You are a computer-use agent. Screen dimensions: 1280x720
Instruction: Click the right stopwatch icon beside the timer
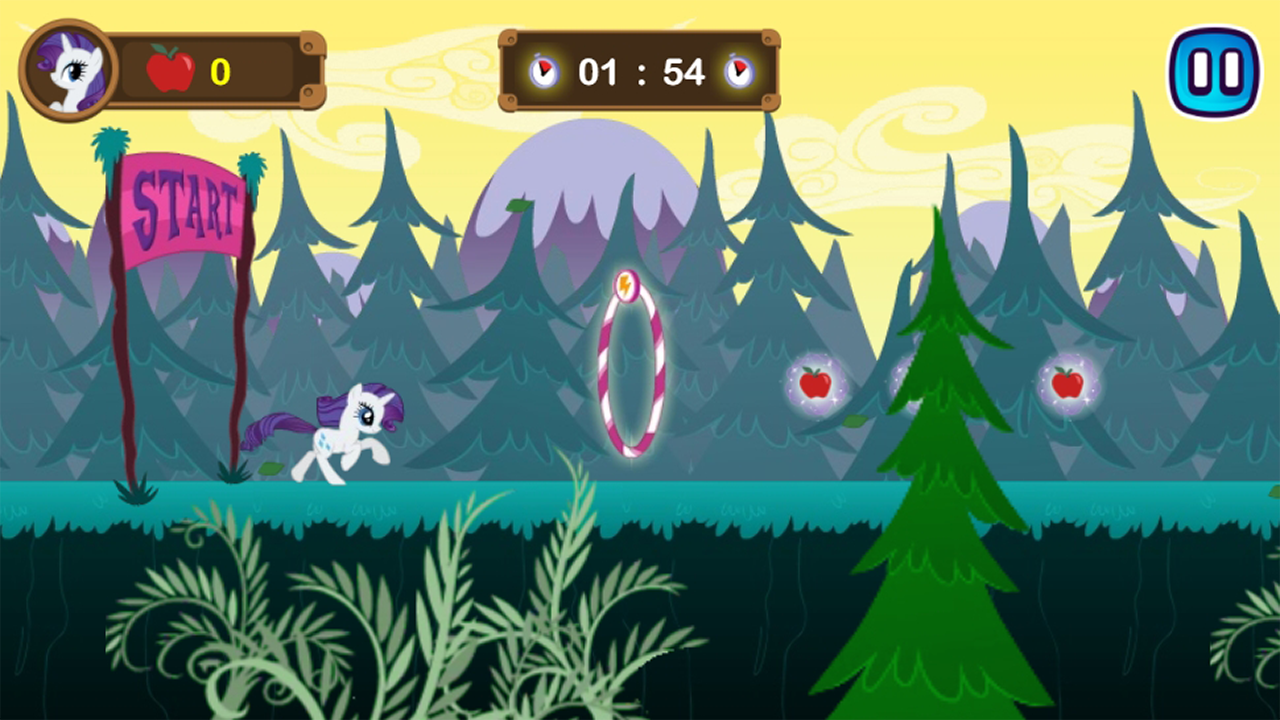pos(740,71)
